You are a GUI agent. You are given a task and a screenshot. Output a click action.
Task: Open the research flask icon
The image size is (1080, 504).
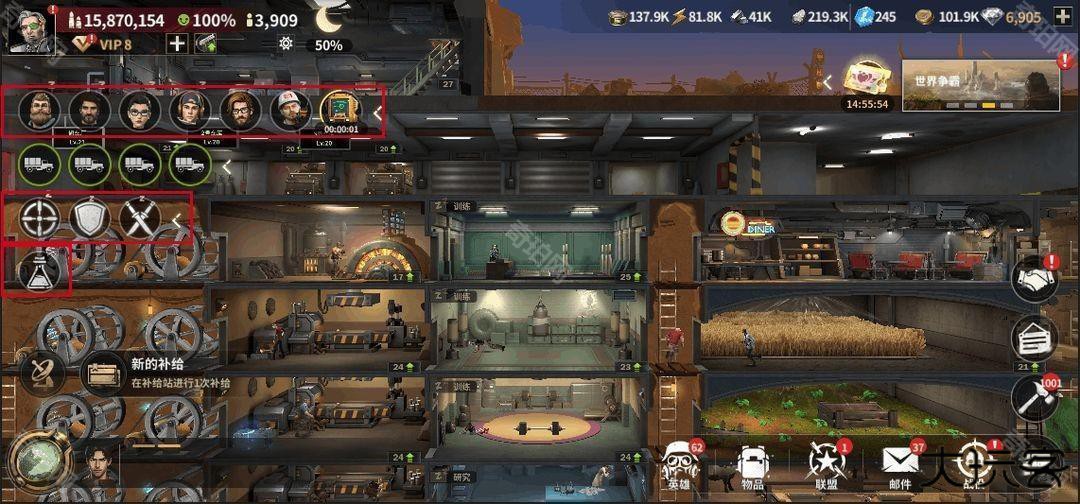click(40, 270)
